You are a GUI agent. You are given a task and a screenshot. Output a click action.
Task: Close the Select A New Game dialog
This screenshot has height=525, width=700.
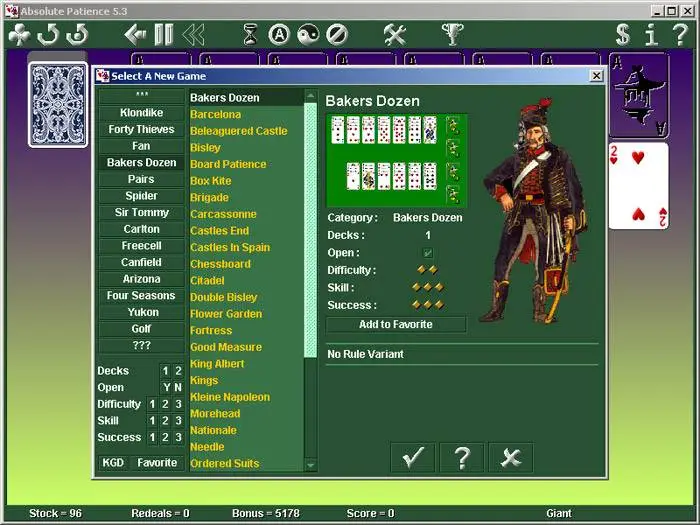[x=596, y=76]
